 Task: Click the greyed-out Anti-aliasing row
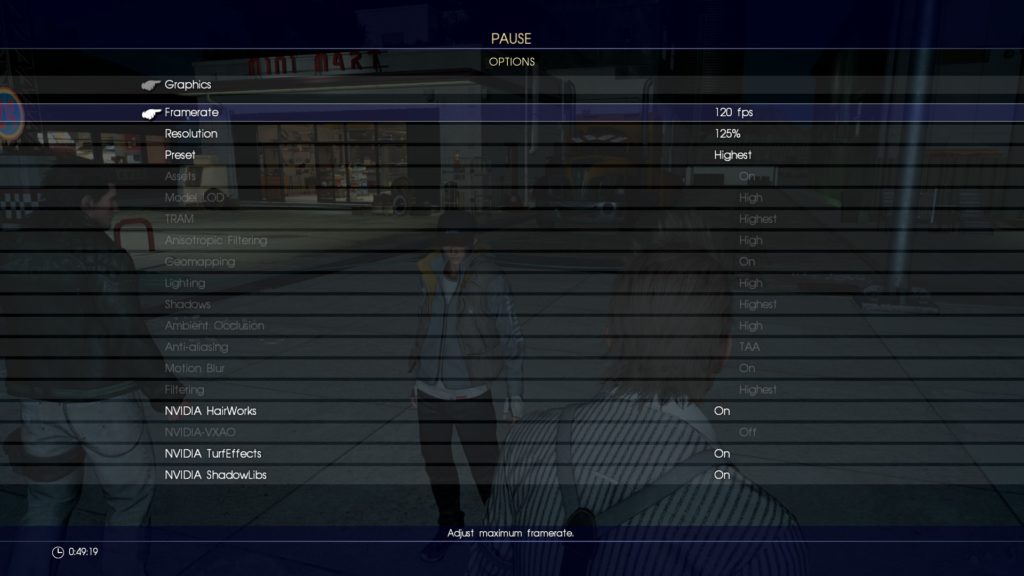(196, 347)
